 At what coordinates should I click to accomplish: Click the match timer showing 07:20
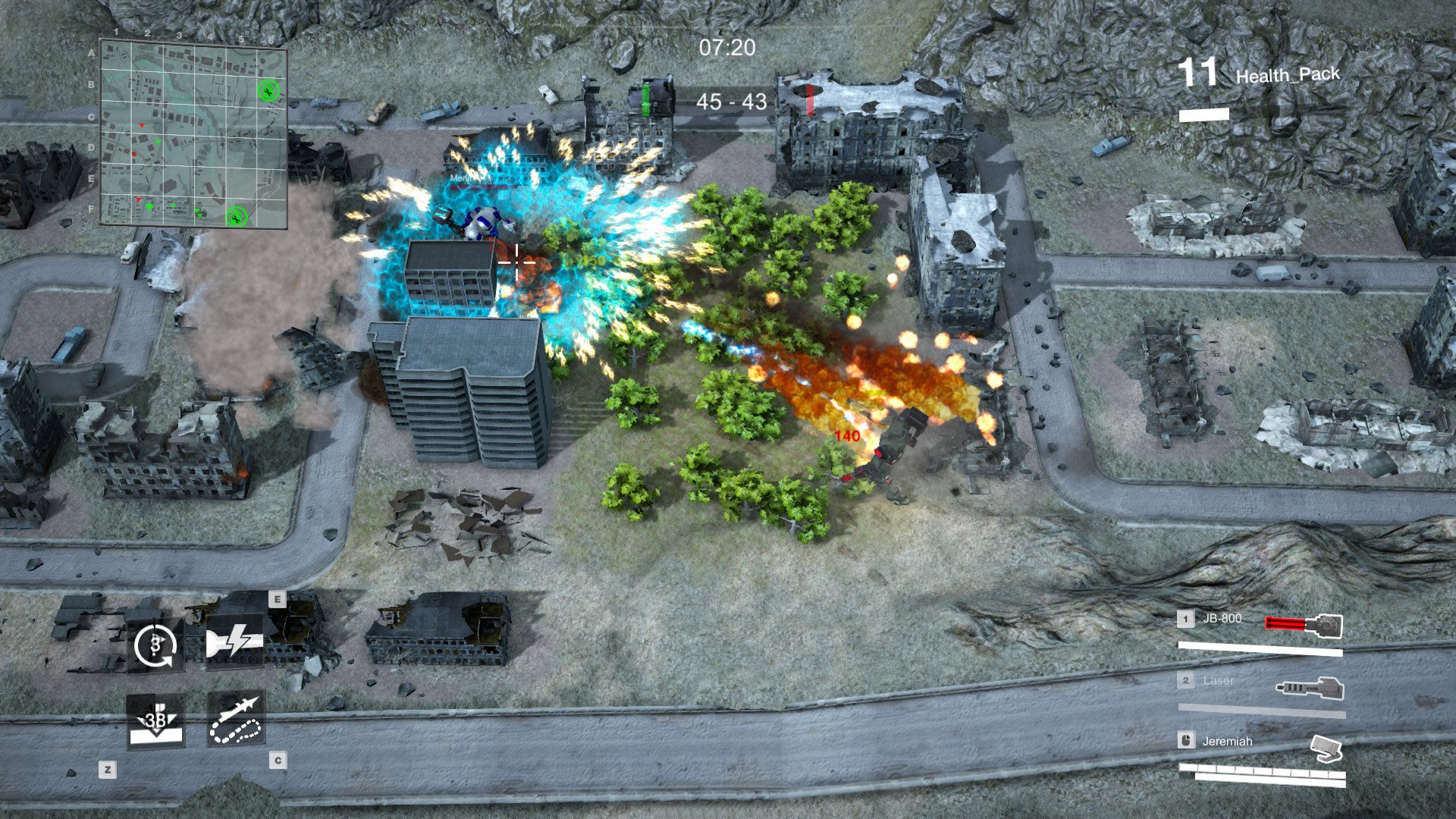coord(726,47)
